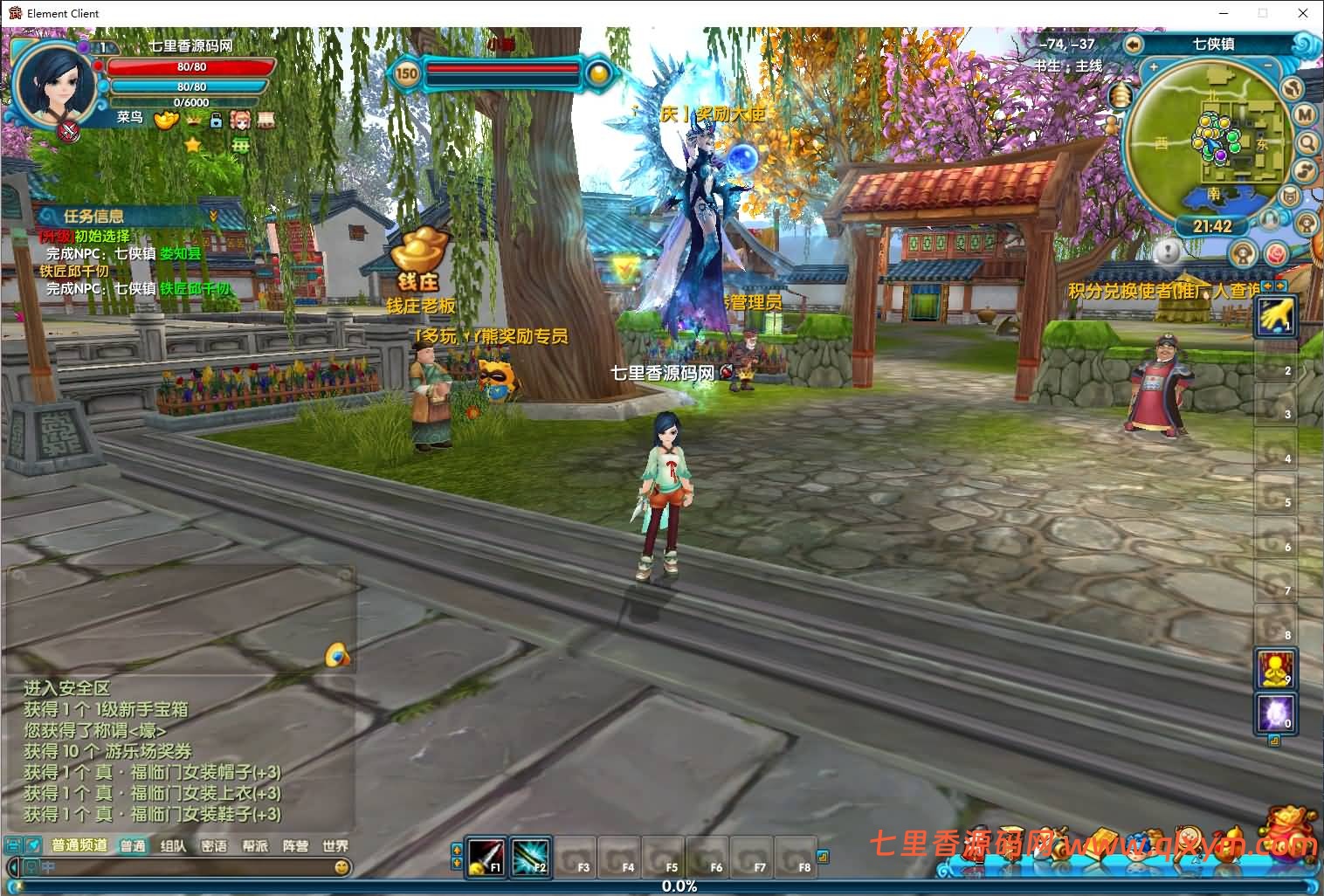The image size is (1324, 896).
Task: Open the world map M button
Action: (1305, 114)
